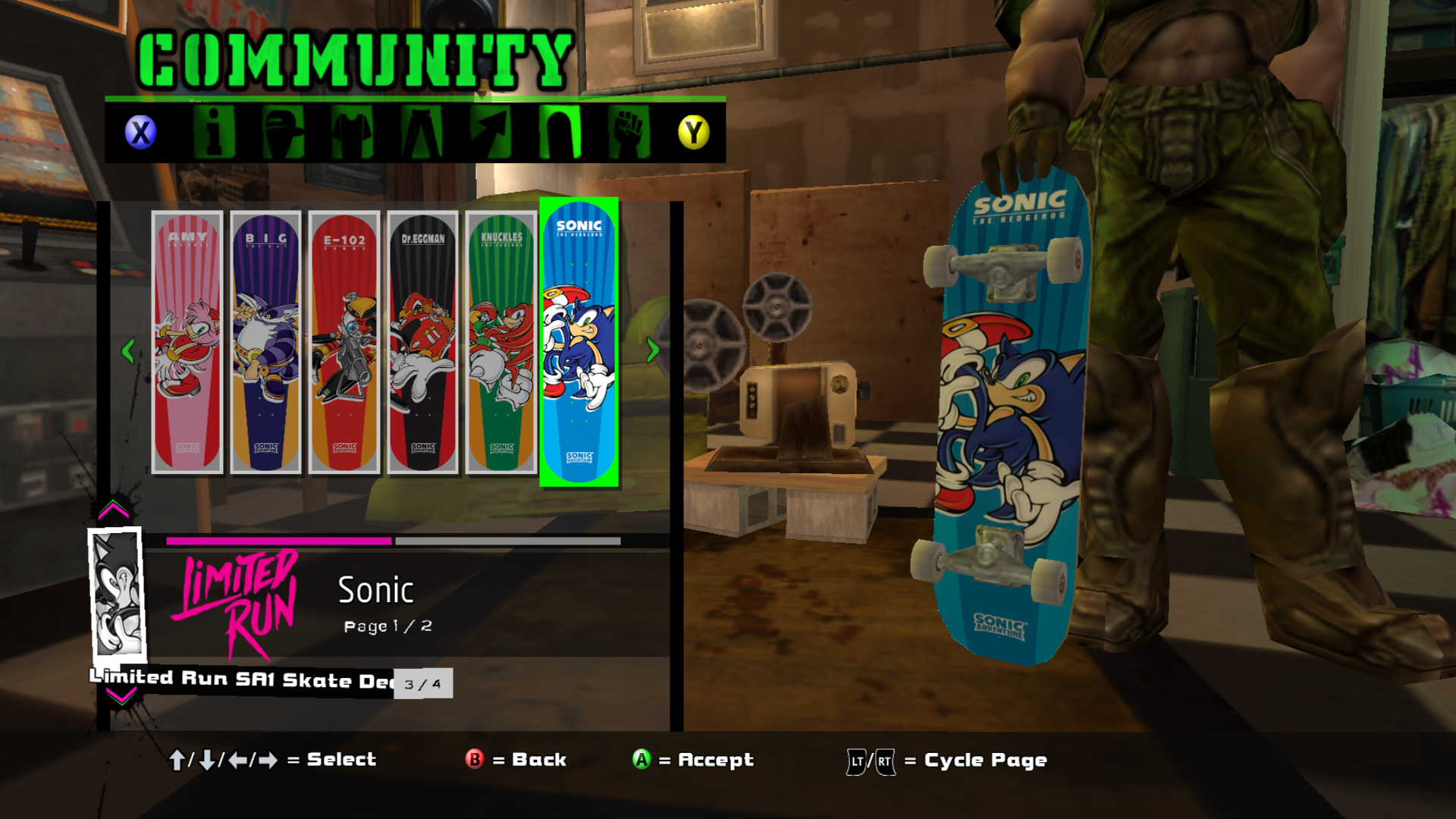Screen dimensions: 1456x819
Task: Pick the green Knuckles deck
Action: [x=501, y=342]
